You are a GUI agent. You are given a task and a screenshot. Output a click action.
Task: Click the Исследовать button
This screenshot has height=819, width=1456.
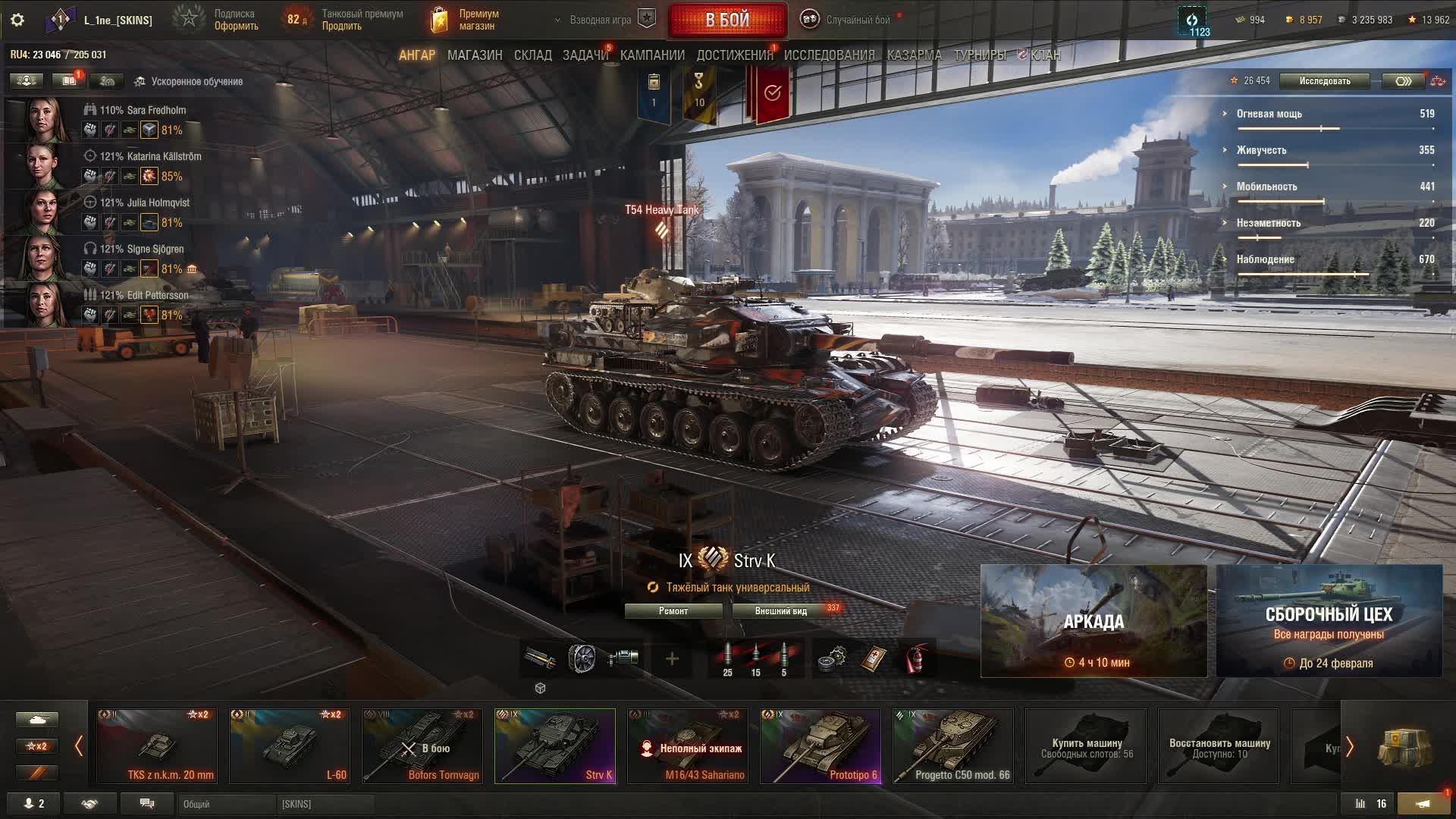[1324, 81]
